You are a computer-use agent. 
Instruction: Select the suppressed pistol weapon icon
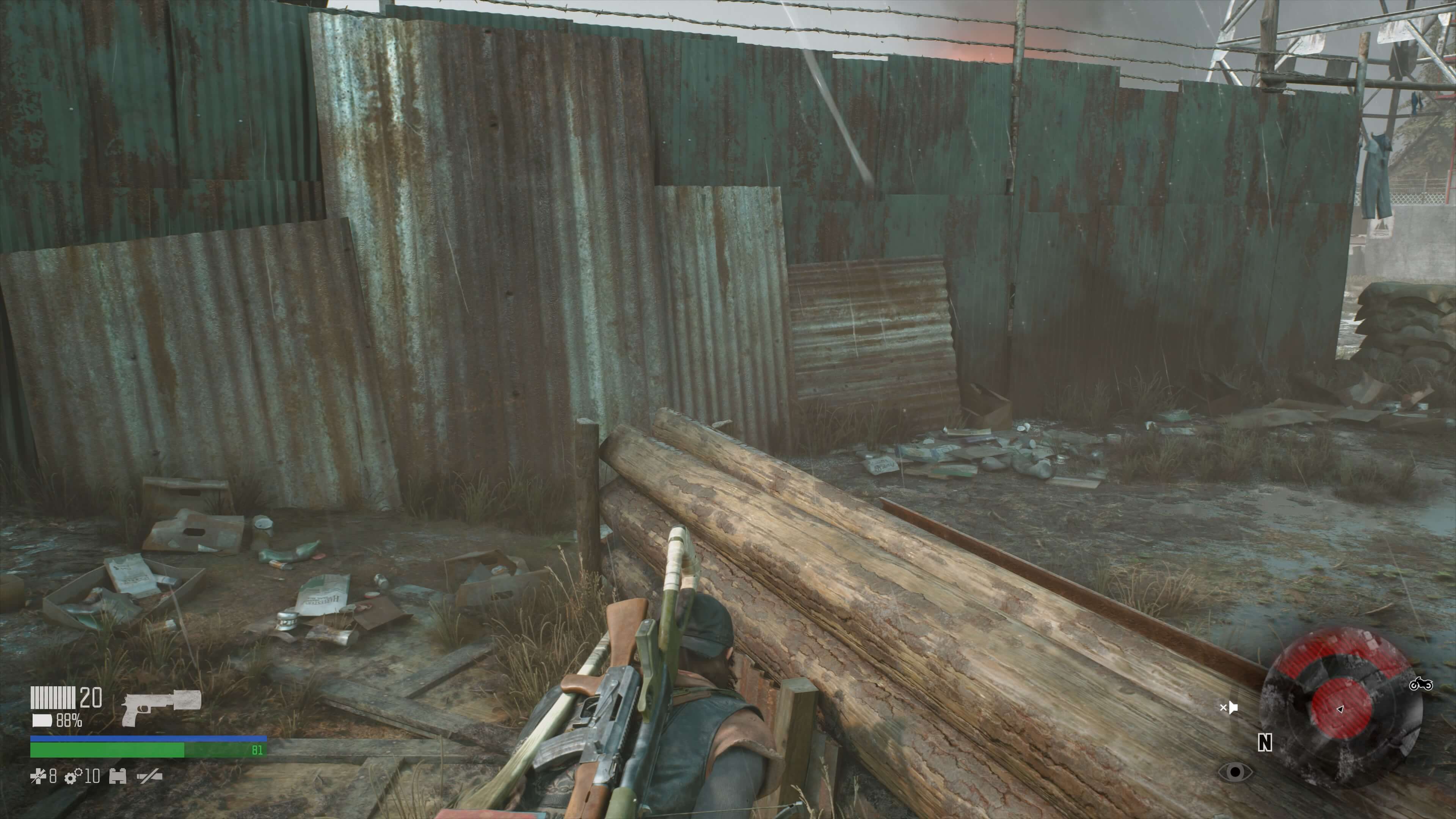[x=162, y=706]
